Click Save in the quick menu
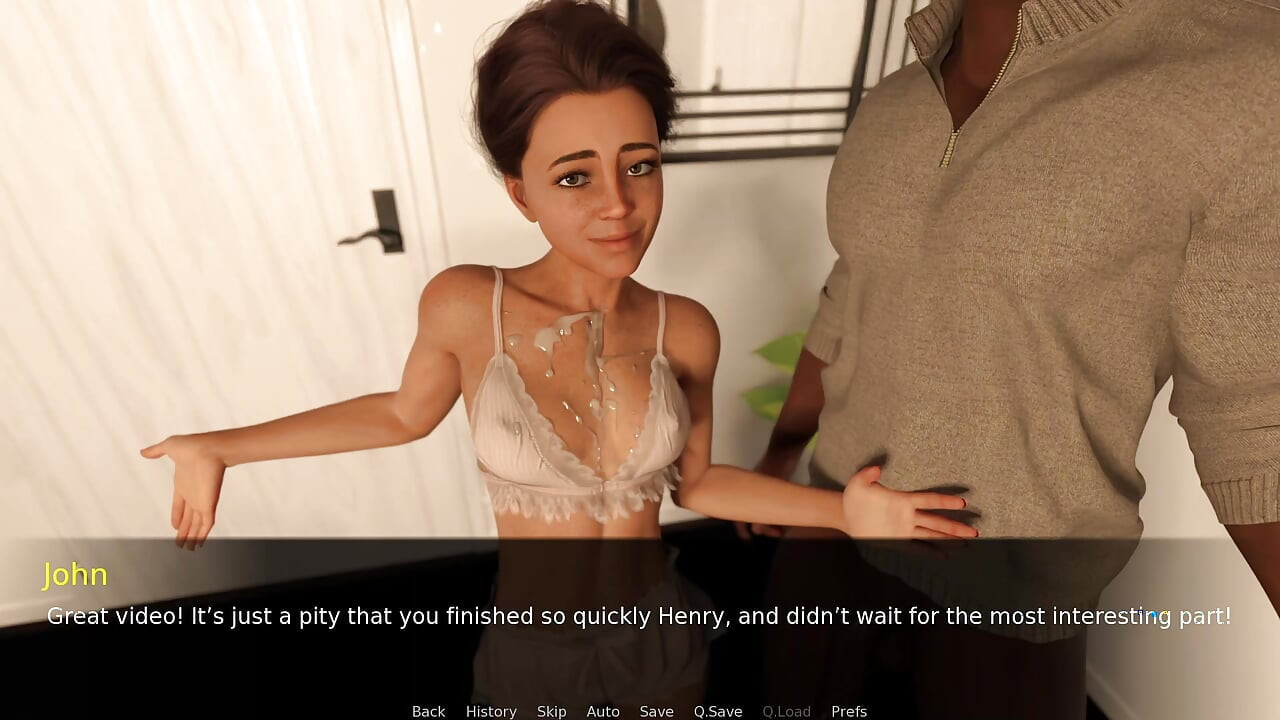This screenshot has height=720, width=1280. pyautogui.click(x=656, y=711)
